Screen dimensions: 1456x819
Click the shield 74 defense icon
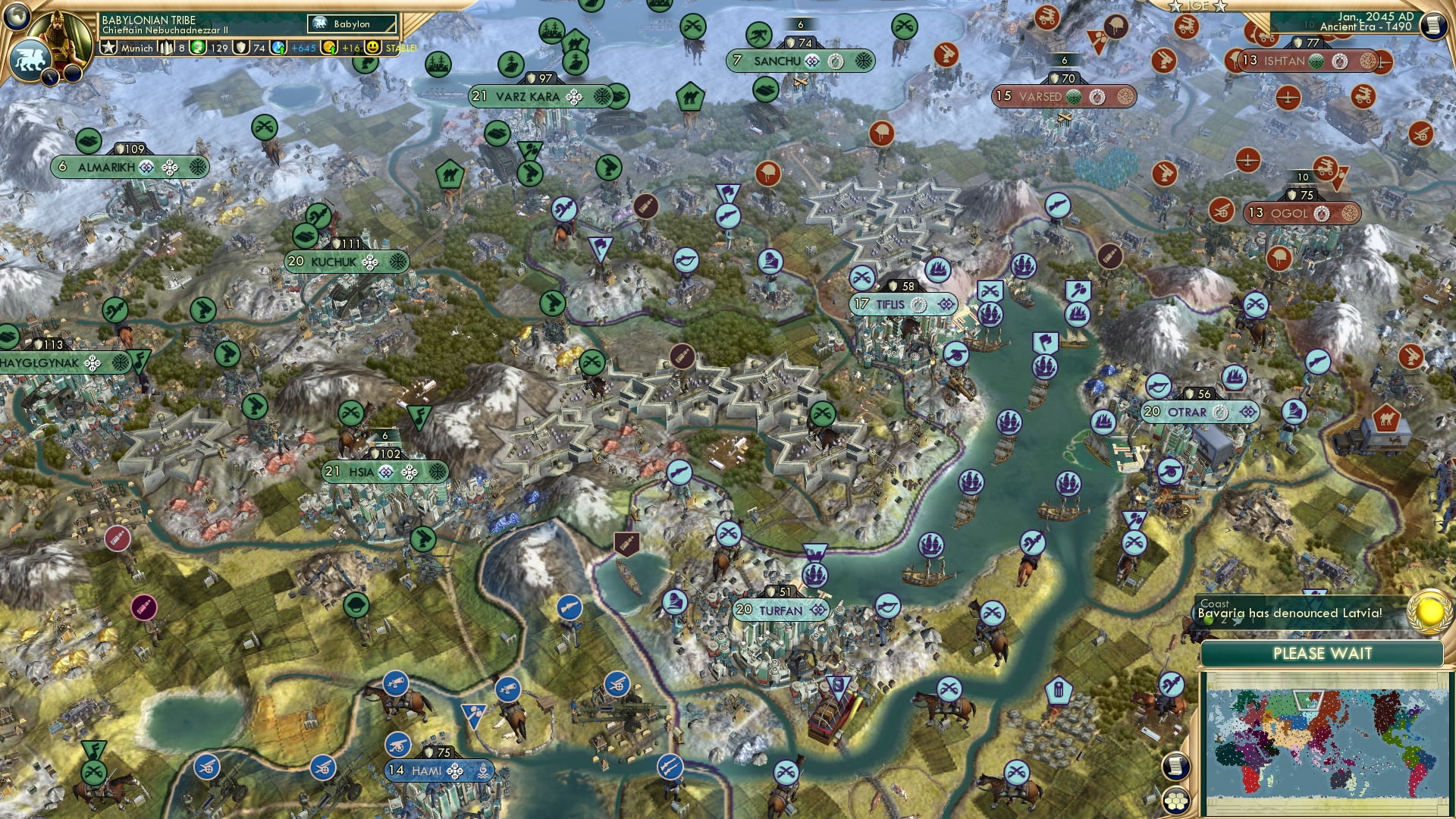coord(241,48)
